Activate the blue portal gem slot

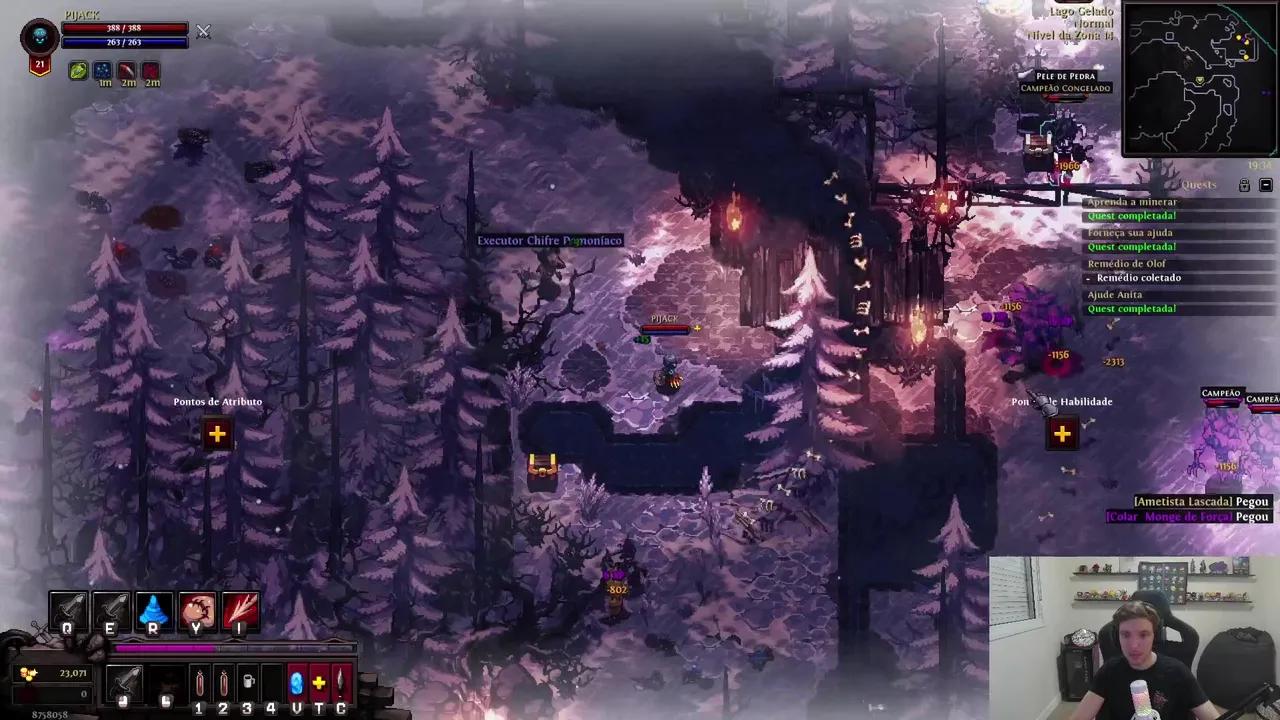tap(296, 684)
